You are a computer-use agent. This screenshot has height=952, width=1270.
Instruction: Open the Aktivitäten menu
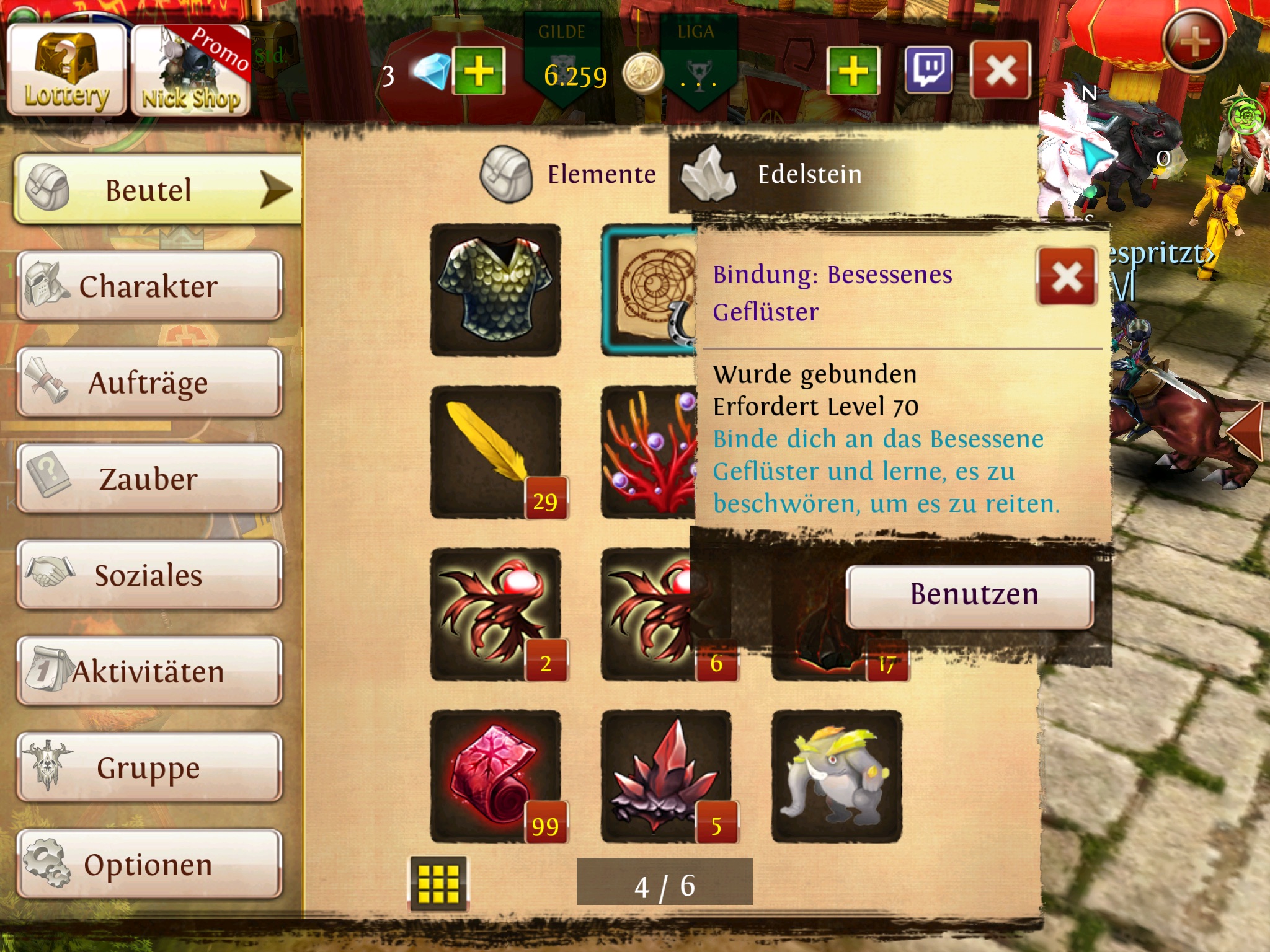pos(149,671)
